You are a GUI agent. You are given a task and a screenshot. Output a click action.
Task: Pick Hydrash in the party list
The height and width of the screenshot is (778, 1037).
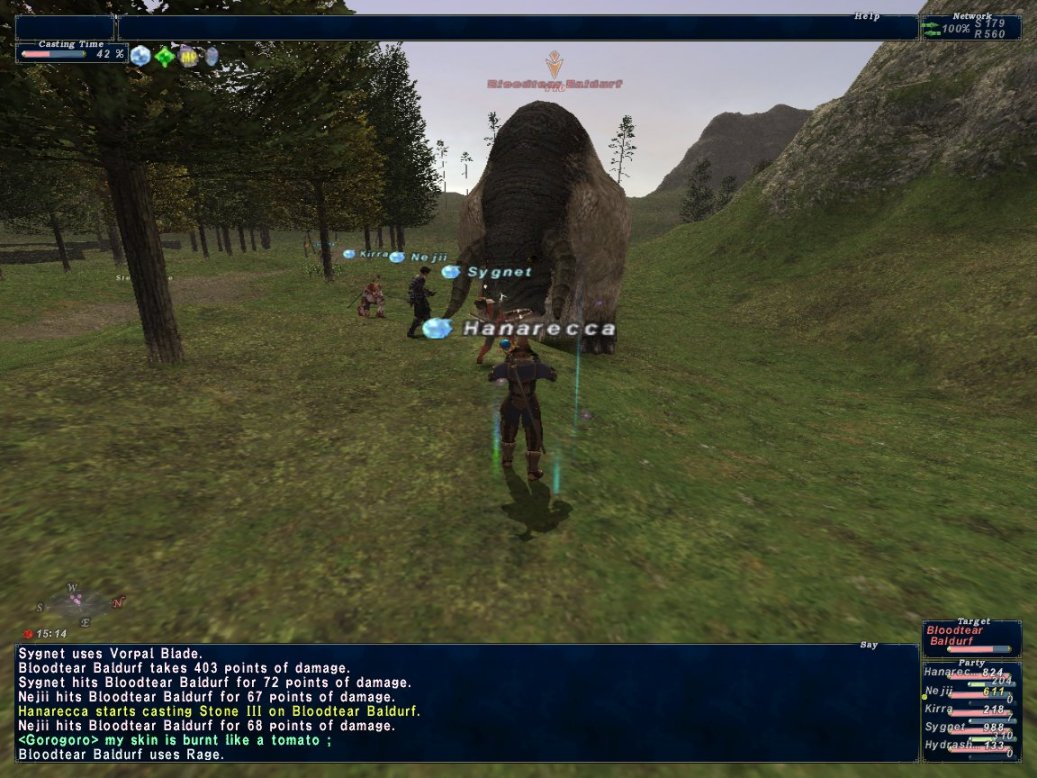point(970,746)
